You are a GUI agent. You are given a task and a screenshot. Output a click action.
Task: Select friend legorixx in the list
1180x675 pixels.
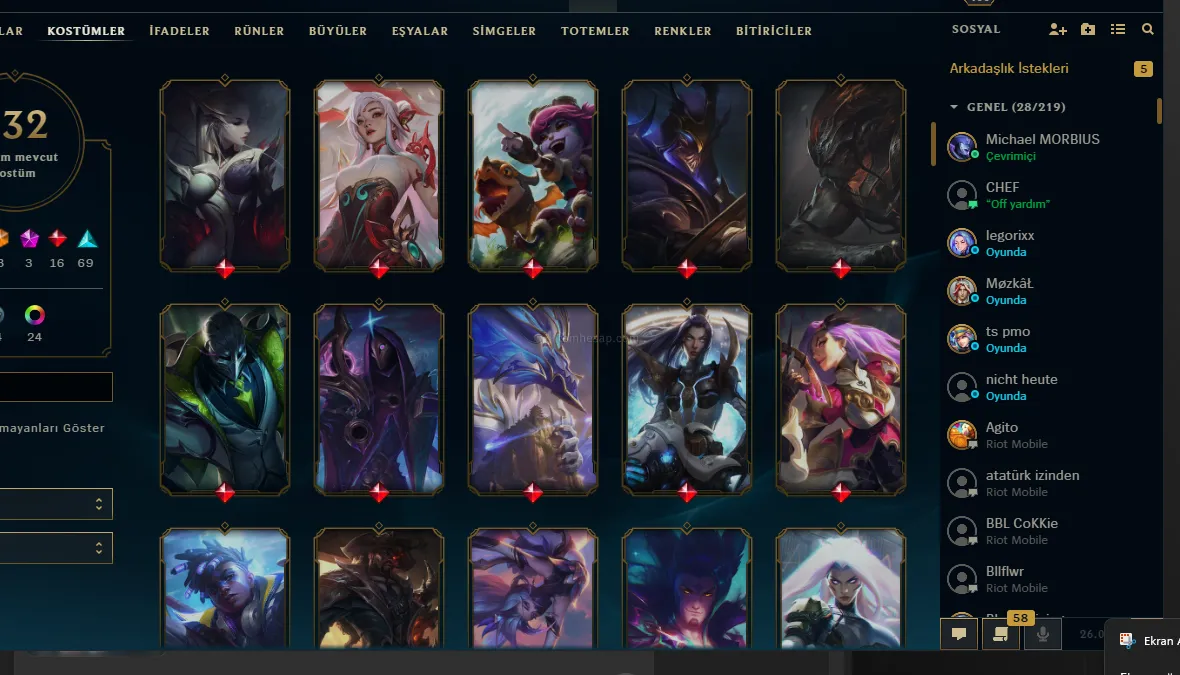pyautogui.click(x=1010, y=242)
